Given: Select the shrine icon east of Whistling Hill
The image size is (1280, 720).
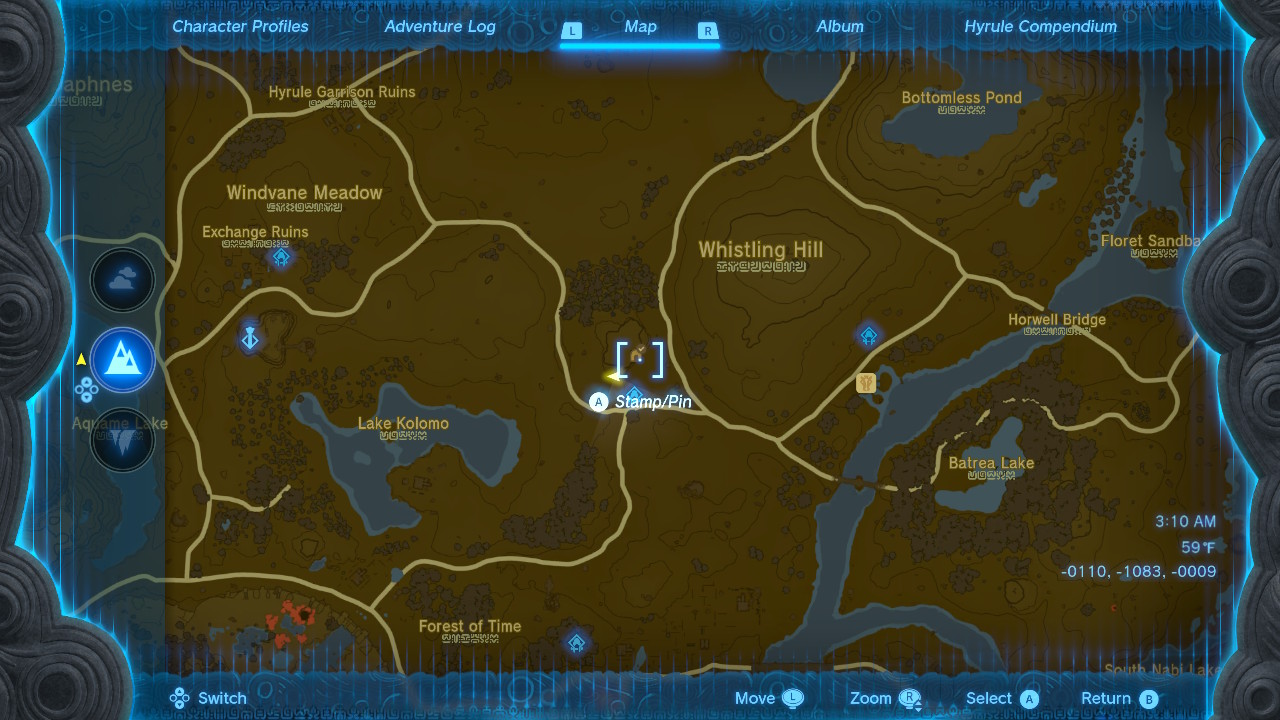Looking at the screenshot, I should tap(868, 334).
